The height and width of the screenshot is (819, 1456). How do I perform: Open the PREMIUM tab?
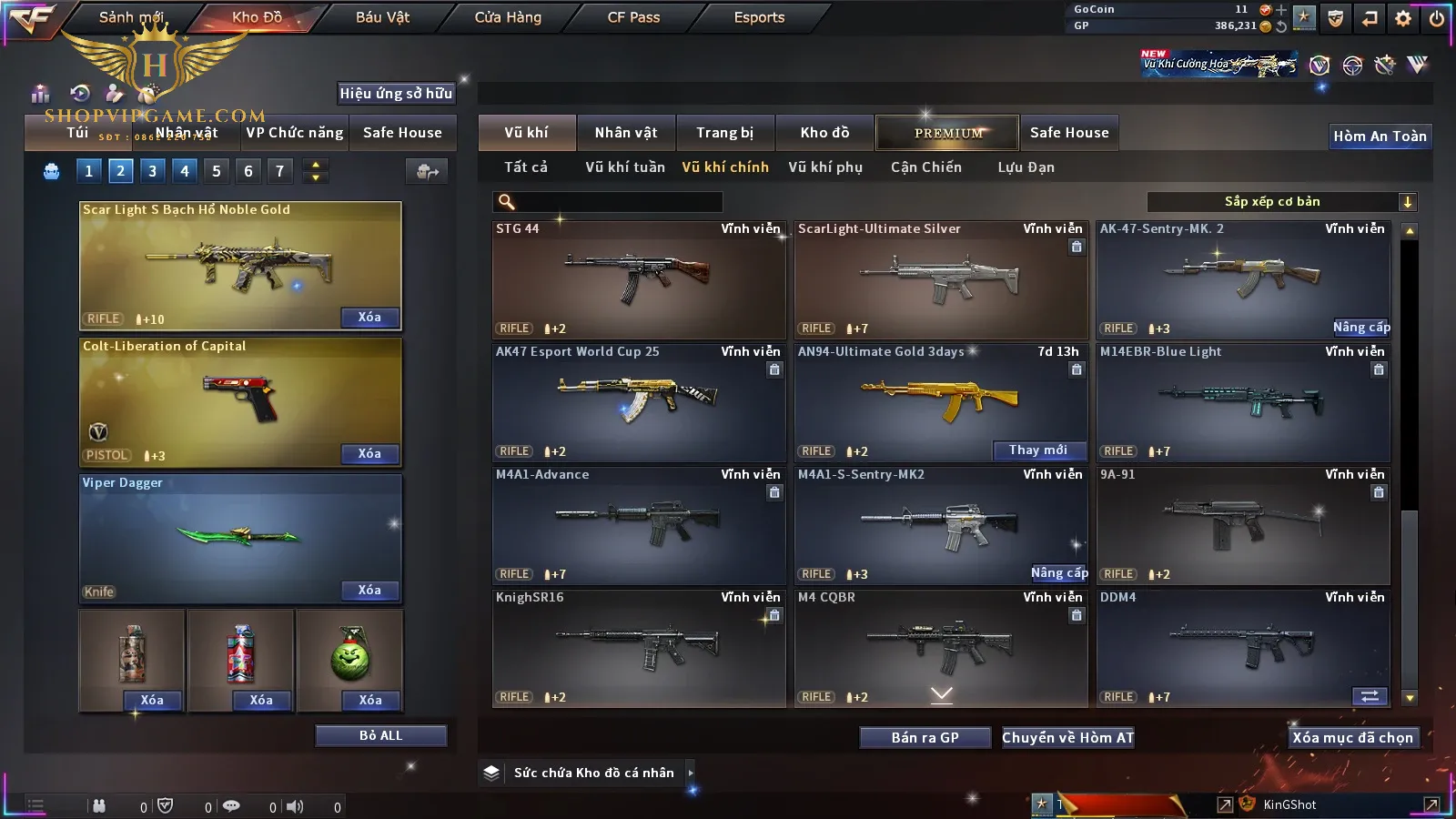pyautogui.click(x=947, y=133)
